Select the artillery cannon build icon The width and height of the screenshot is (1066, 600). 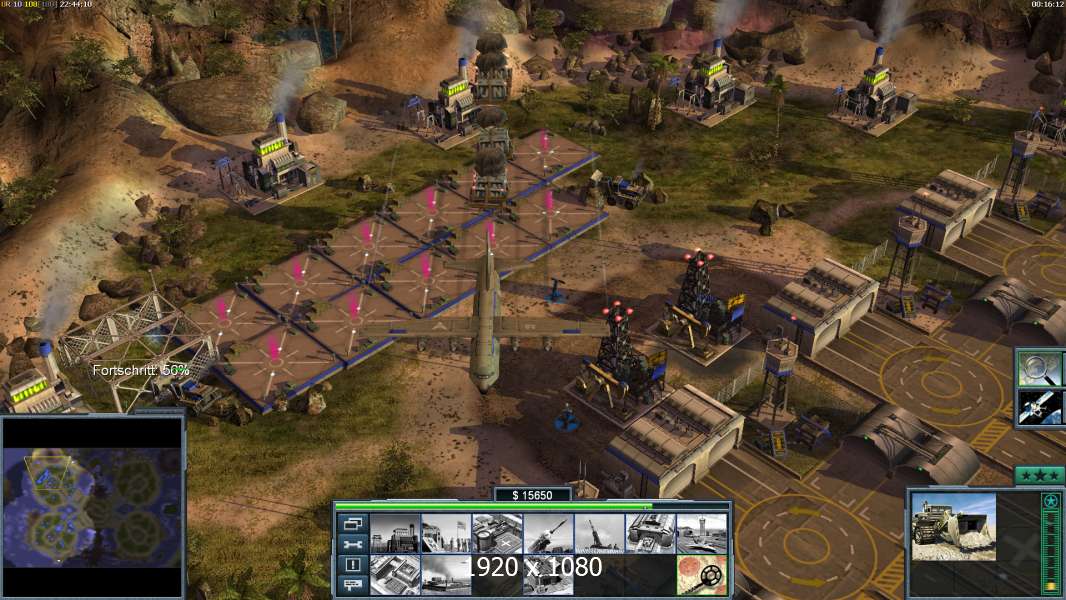coord(599,533)
